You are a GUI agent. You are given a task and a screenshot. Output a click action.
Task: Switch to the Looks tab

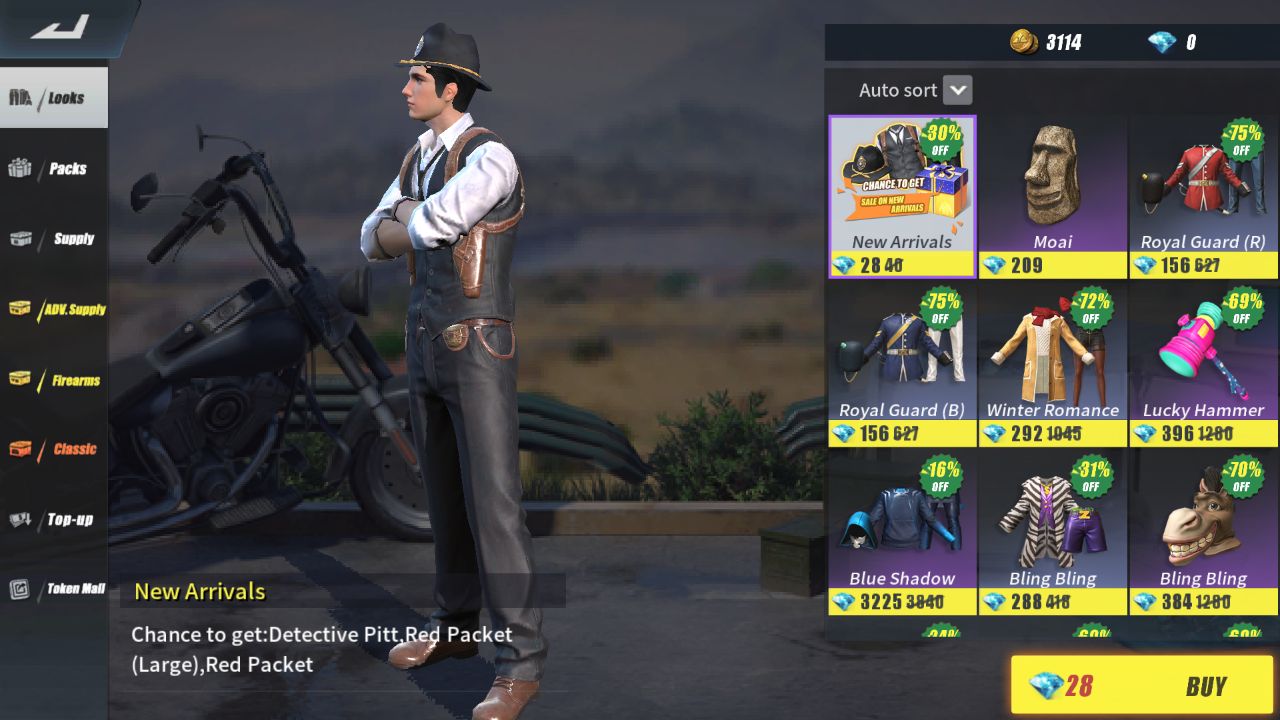point(54,98)
